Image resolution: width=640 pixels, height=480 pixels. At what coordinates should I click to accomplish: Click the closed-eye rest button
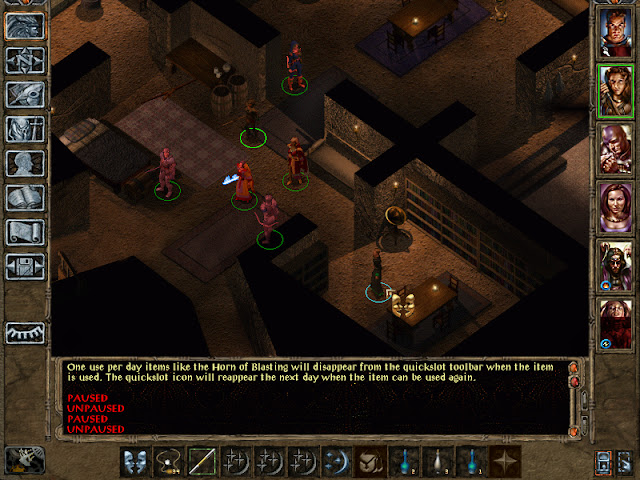pos(23,332)
